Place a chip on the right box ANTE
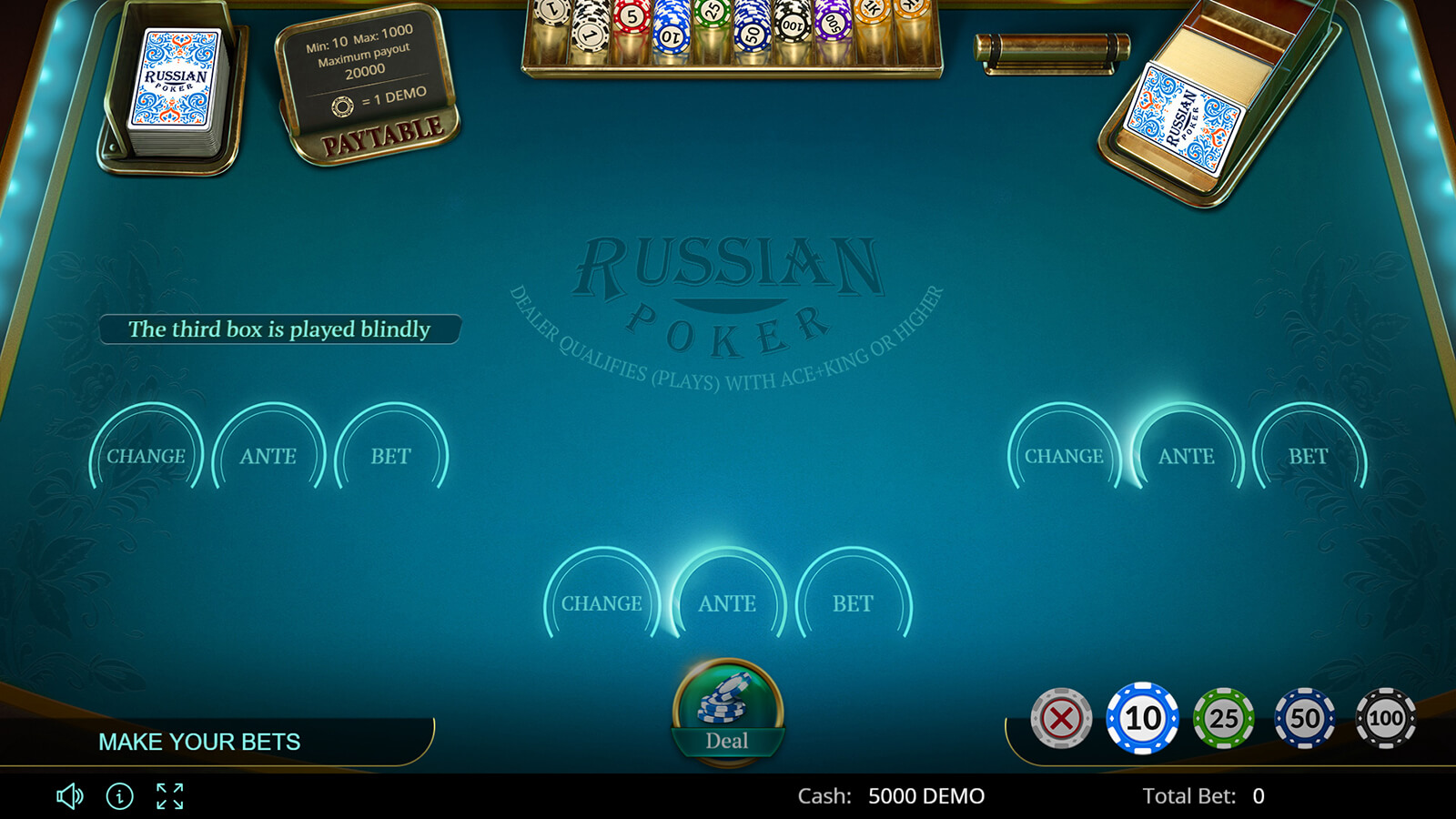 [x=1186, y=455]
